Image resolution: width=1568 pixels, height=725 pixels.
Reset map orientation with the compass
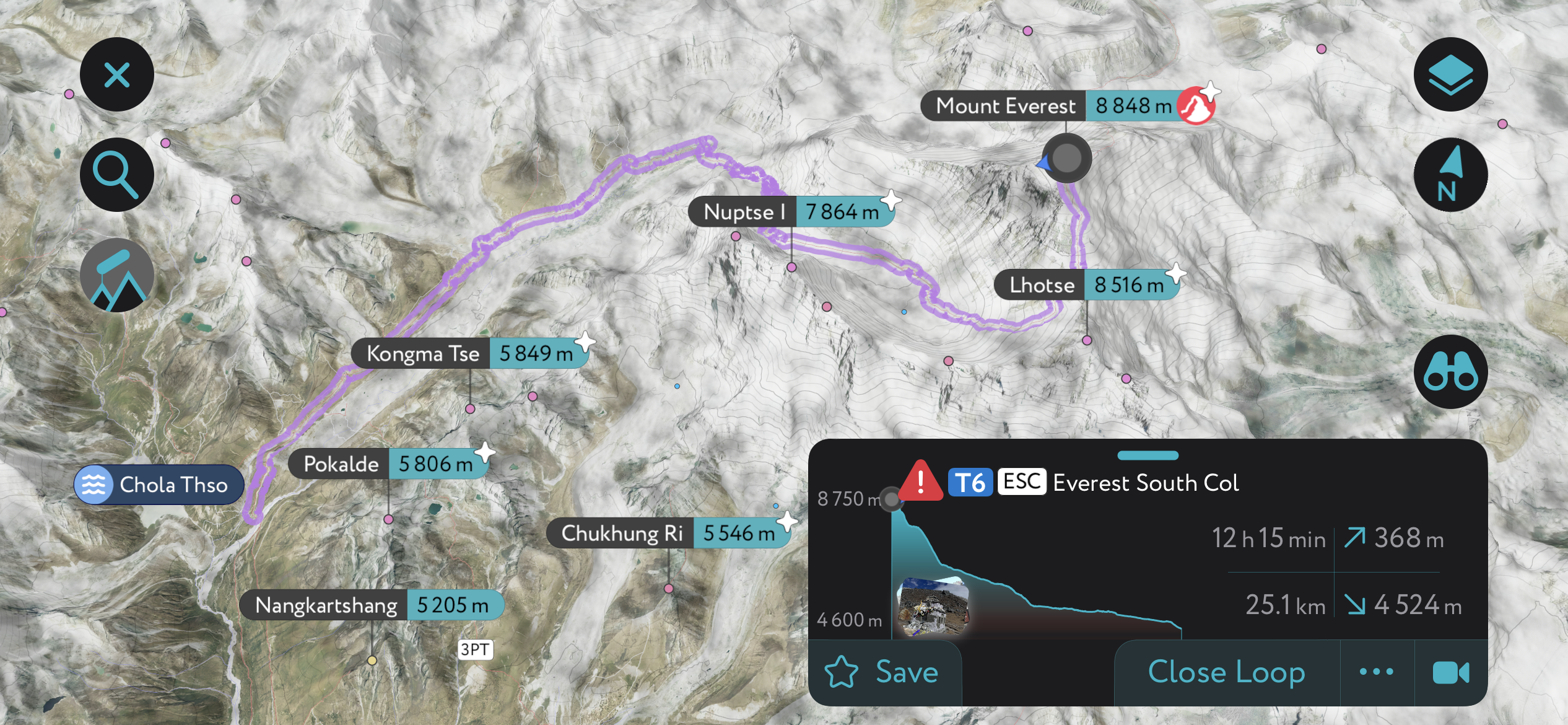point(1452,175)
